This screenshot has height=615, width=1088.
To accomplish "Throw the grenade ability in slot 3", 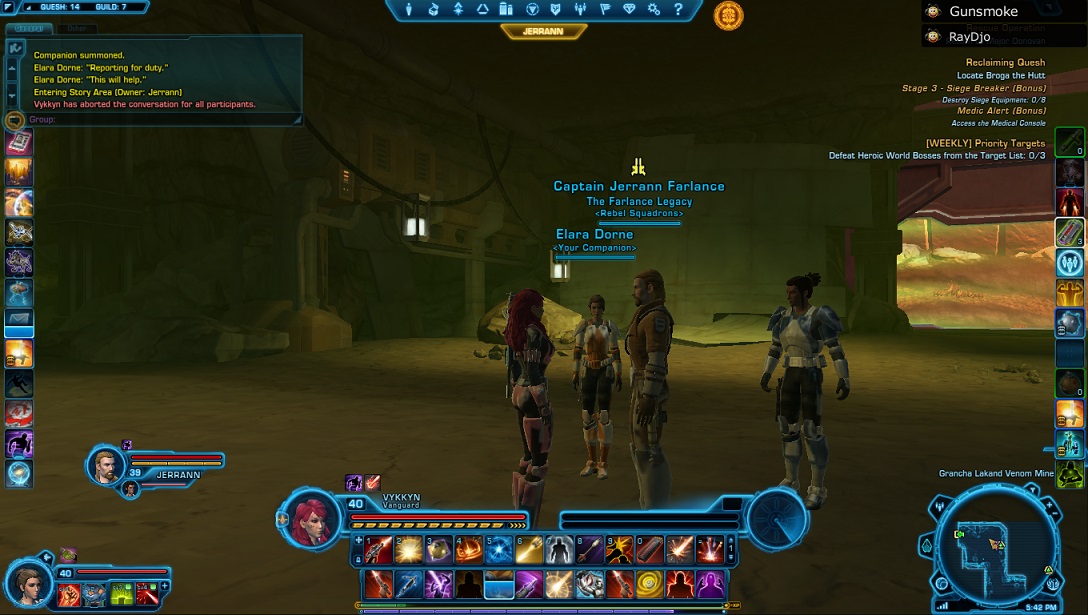I will click(x=438, y=549).
